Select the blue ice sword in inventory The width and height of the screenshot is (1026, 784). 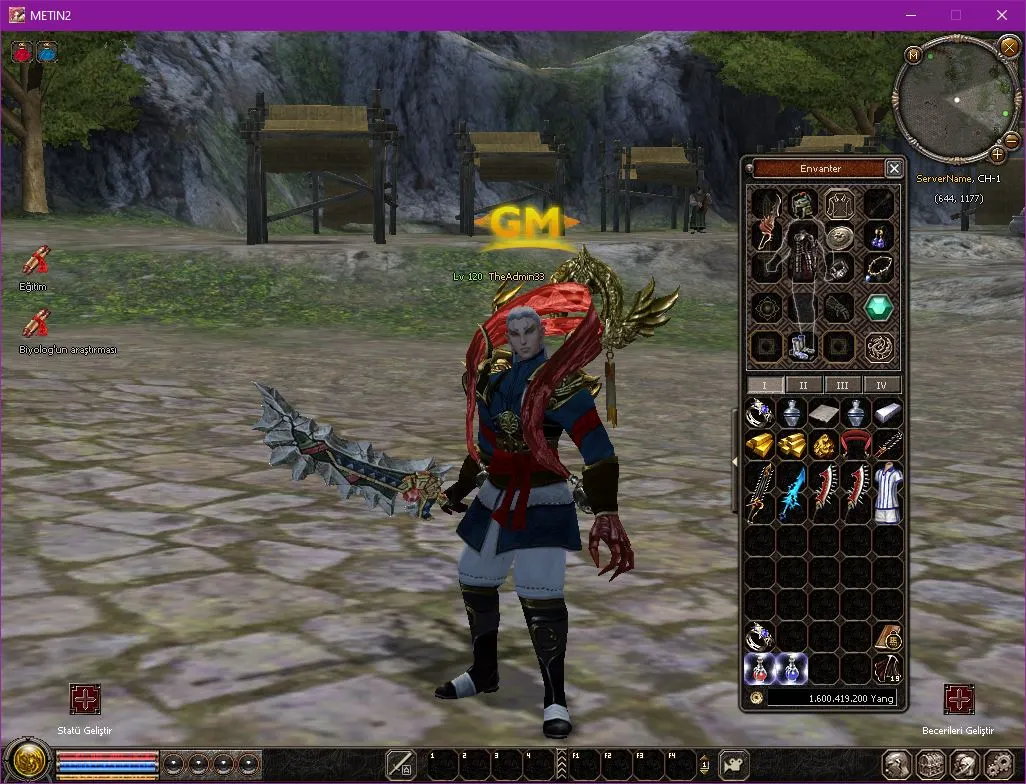[x=792, y=491]
